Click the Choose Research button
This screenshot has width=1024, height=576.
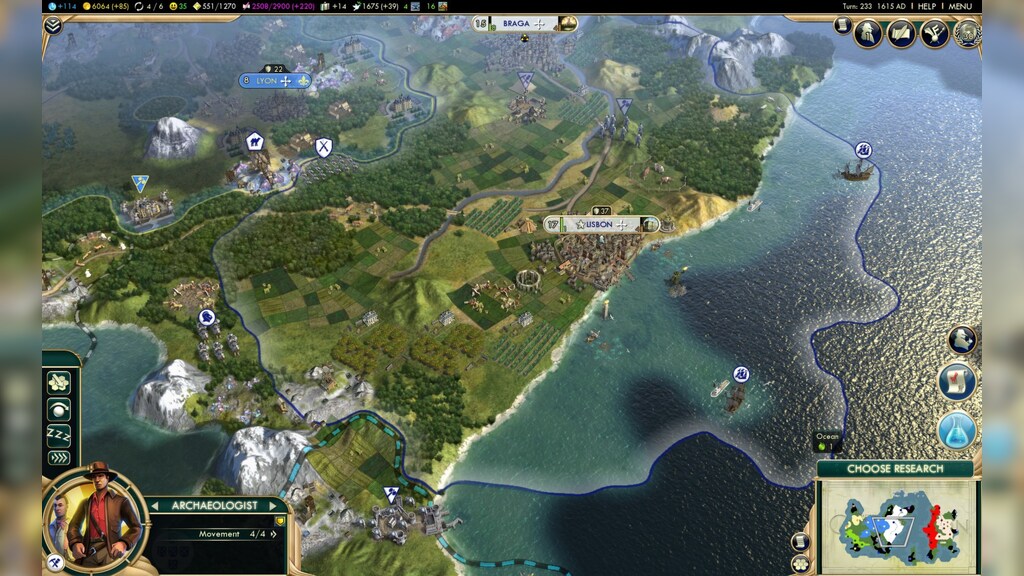895,468
